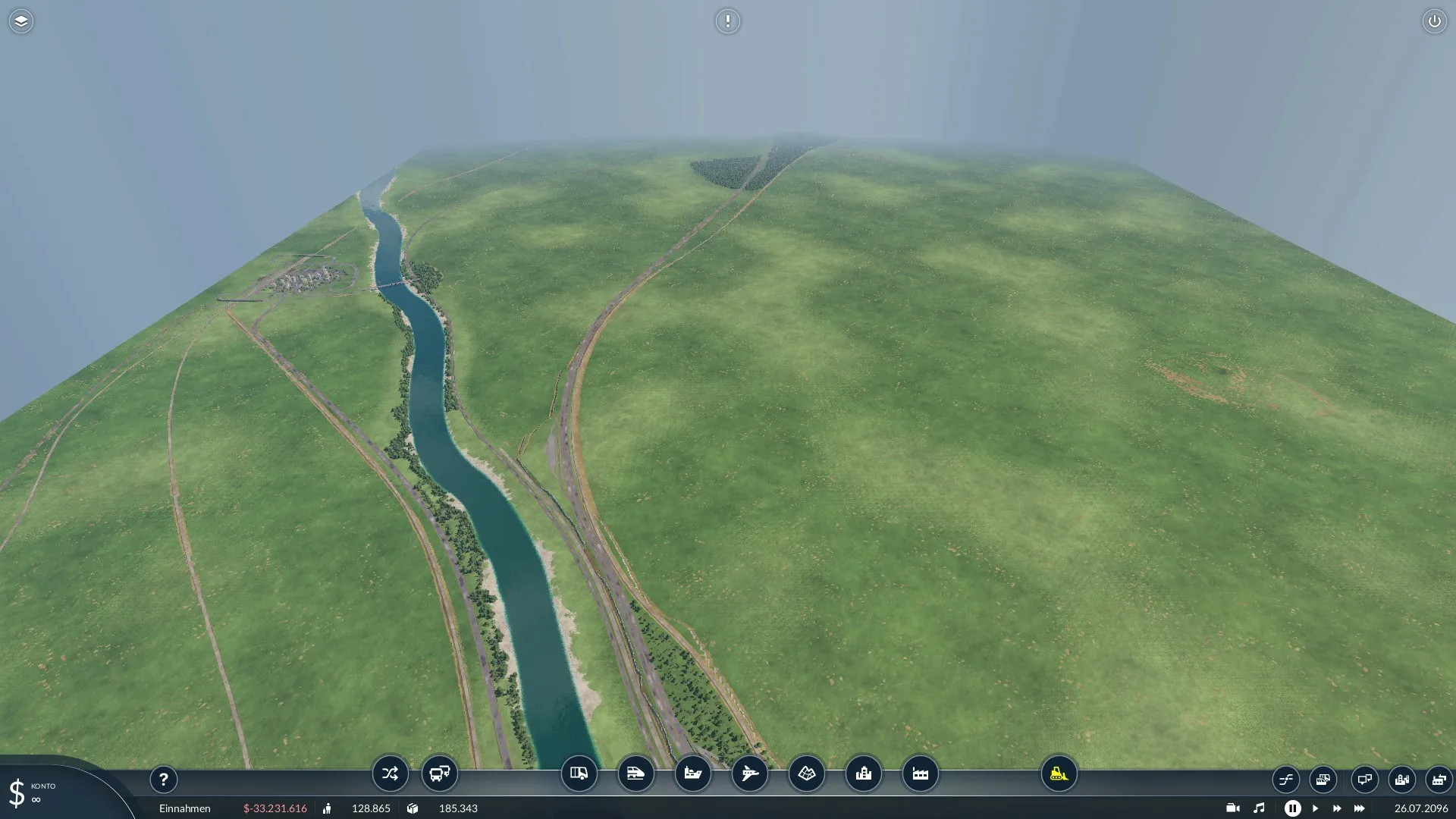Click the pause game speed button
Image resolution: width=1456 pixels, height=819 pixels.
coord(1293,808)
